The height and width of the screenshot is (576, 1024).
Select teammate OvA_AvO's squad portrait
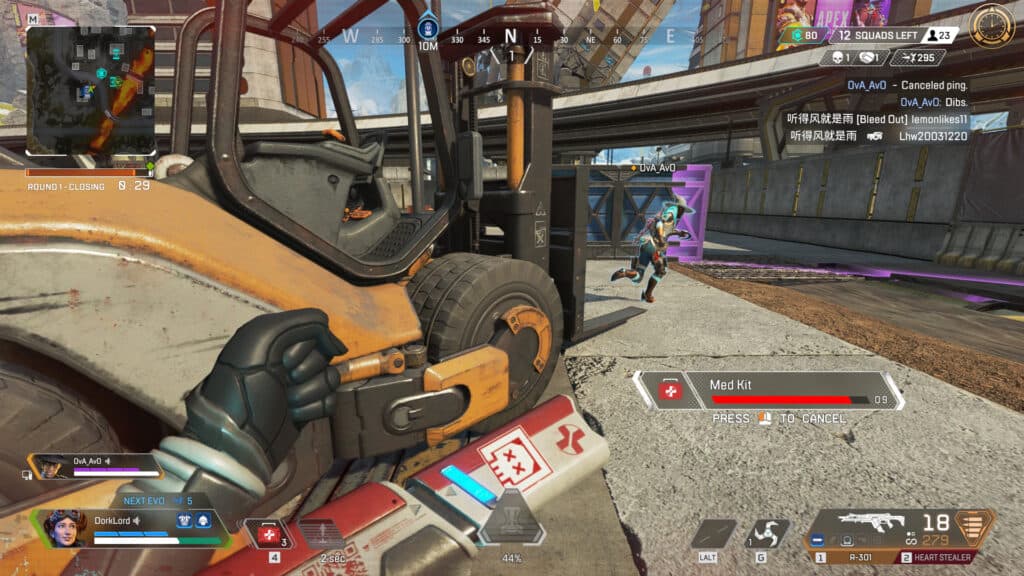(x=48, y=464)
